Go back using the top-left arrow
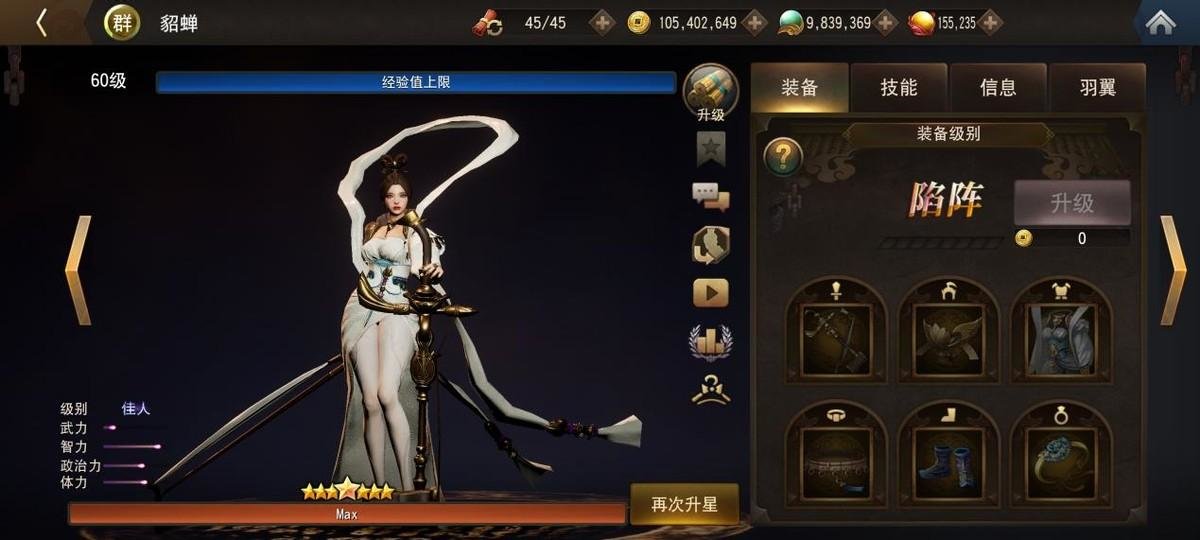 (x=41, y=23)
